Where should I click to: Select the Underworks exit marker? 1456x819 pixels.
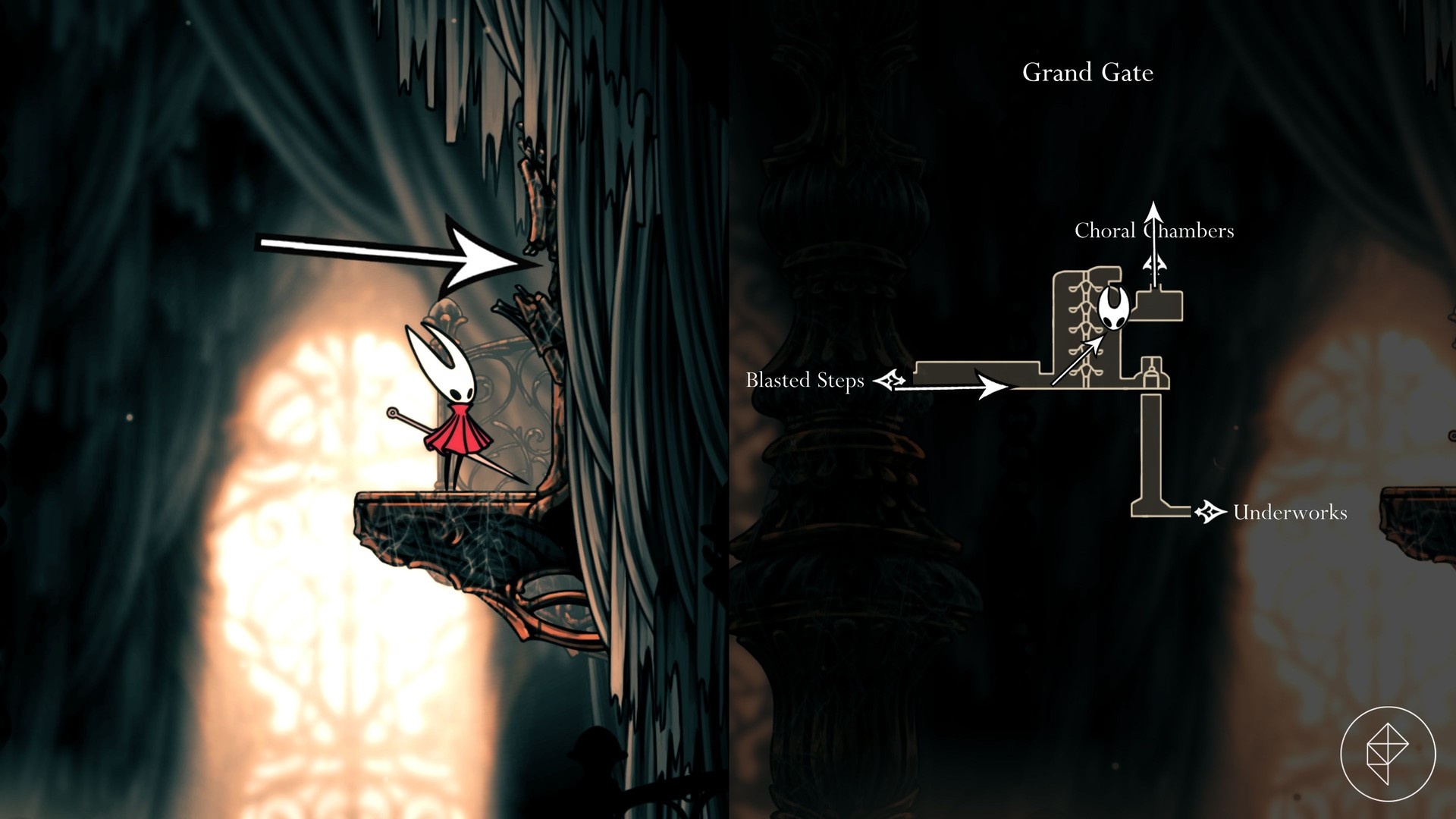[1210, 513]
